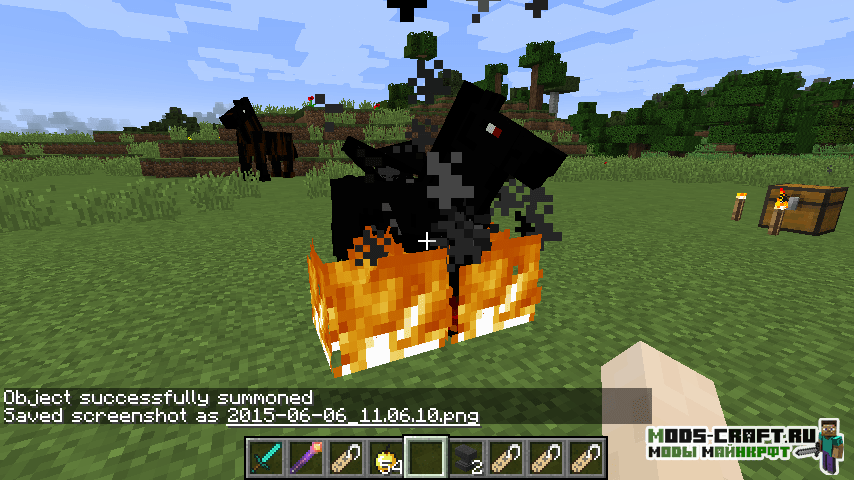
Task: Click the highlighted empty hotbar slot
Action: click(426, 458)
